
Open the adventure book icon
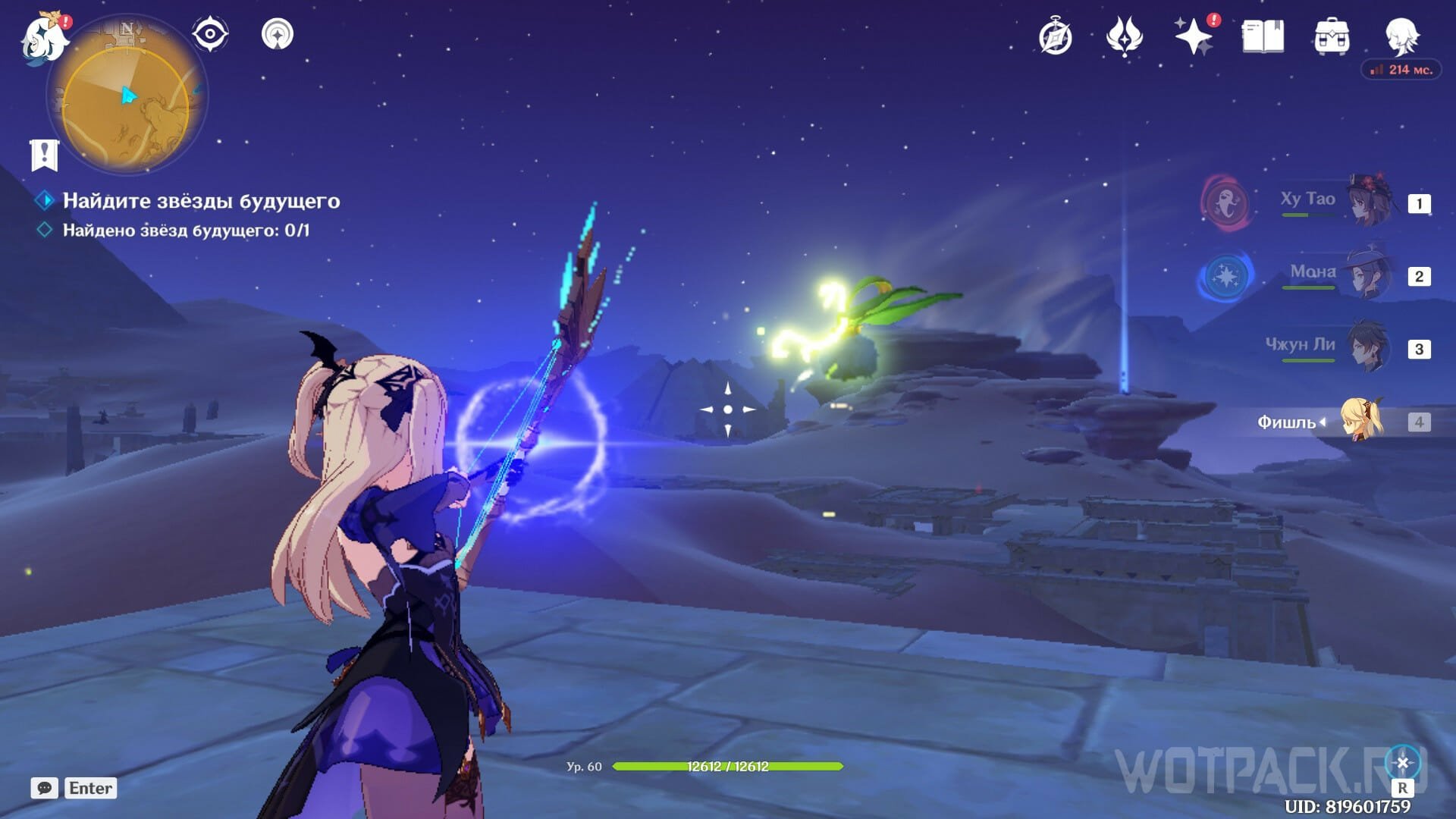pos(1263,36)
